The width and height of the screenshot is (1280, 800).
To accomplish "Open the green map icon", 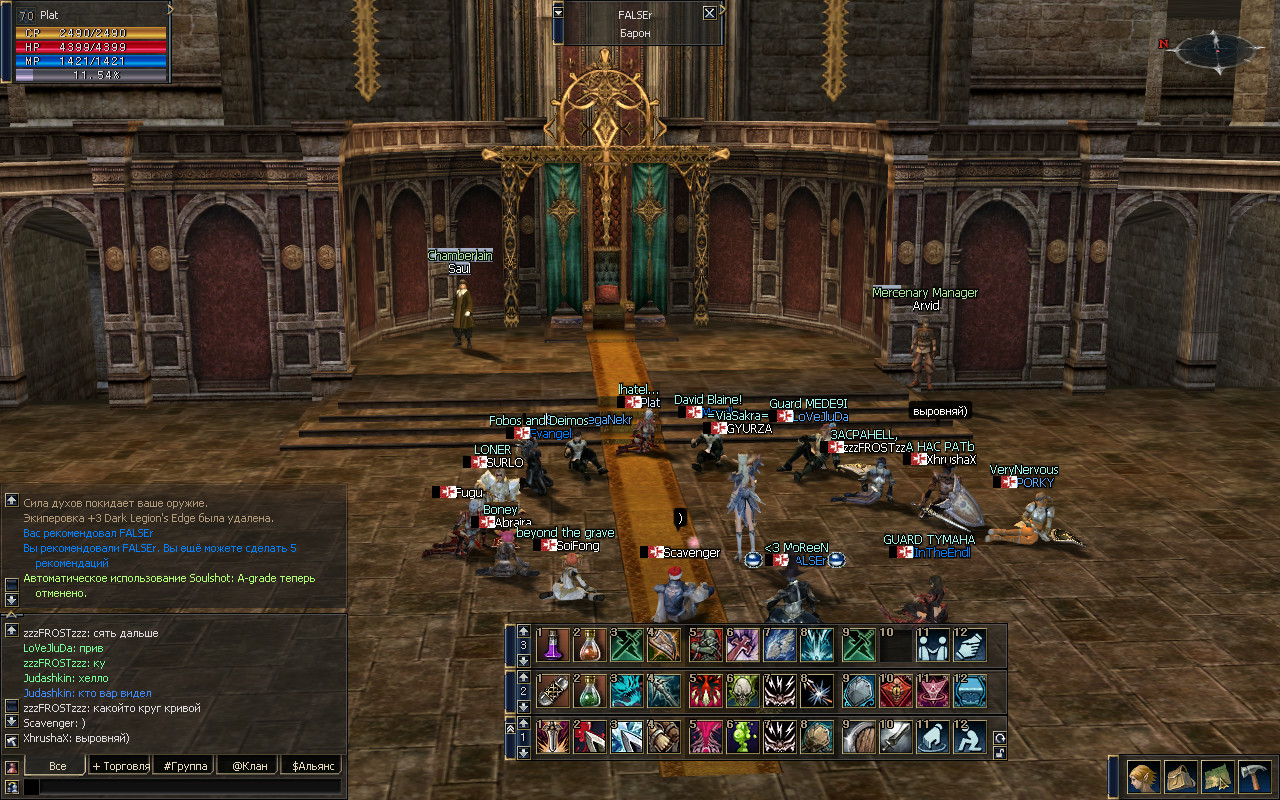I will pos(1217,777).
